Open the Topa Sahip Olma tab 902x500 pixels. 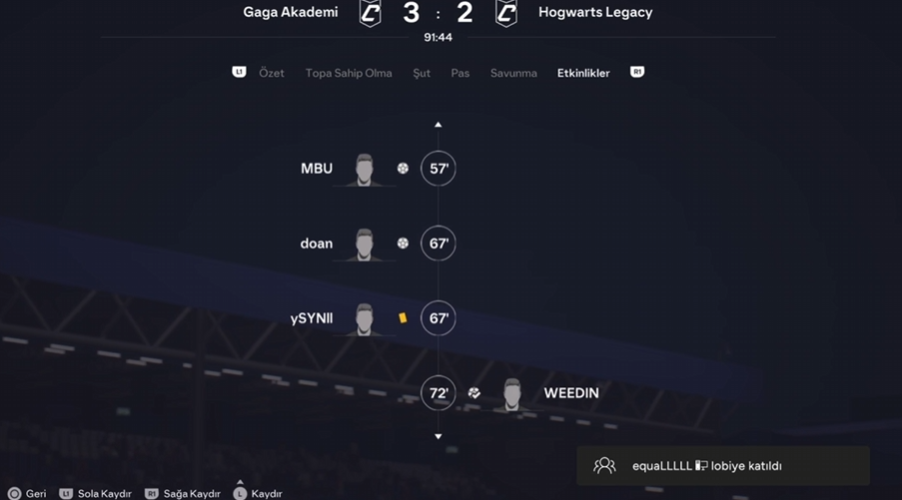(x=348, y=73)
